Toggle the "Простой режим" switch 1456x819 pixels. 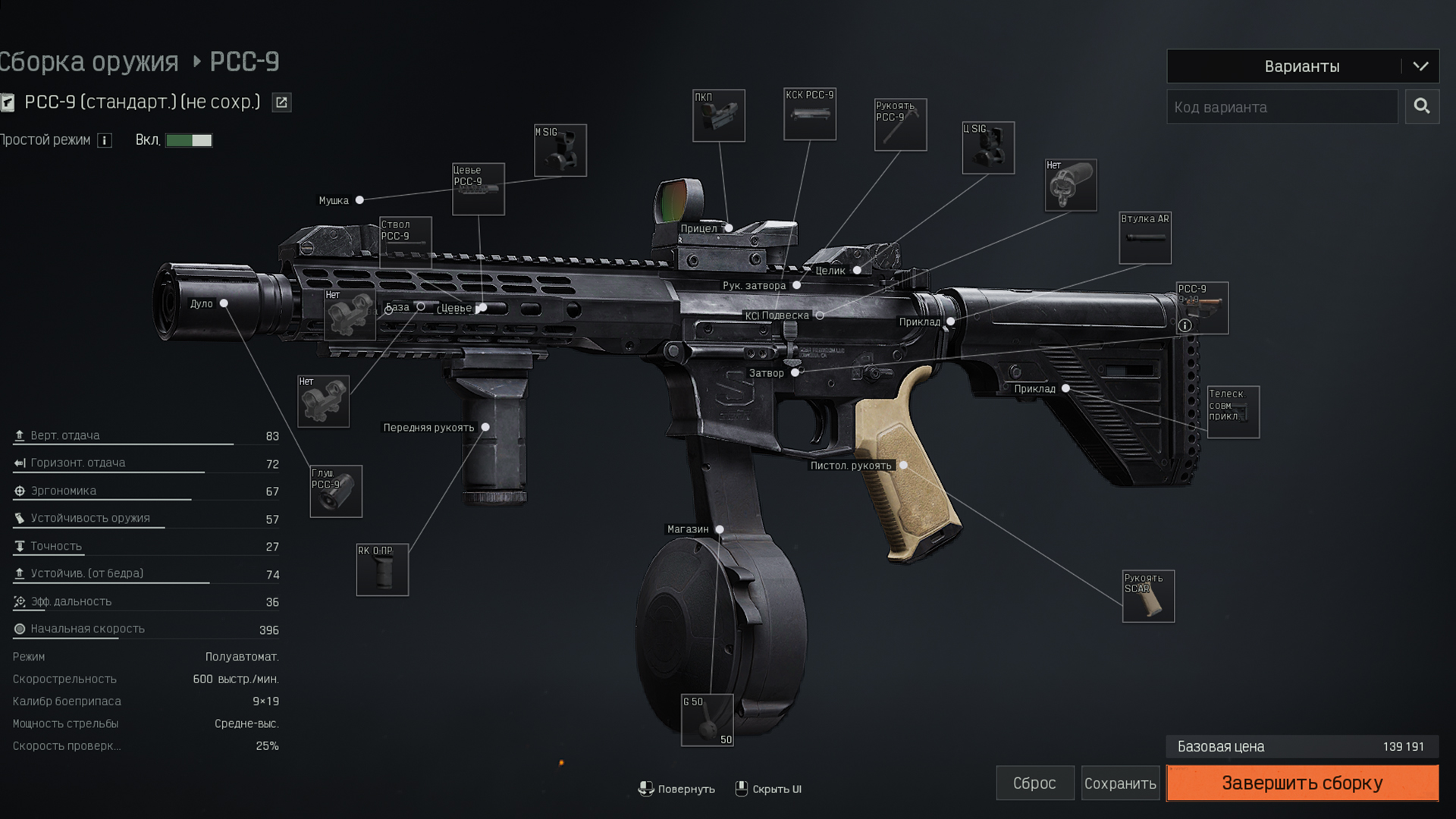point(189,140)
